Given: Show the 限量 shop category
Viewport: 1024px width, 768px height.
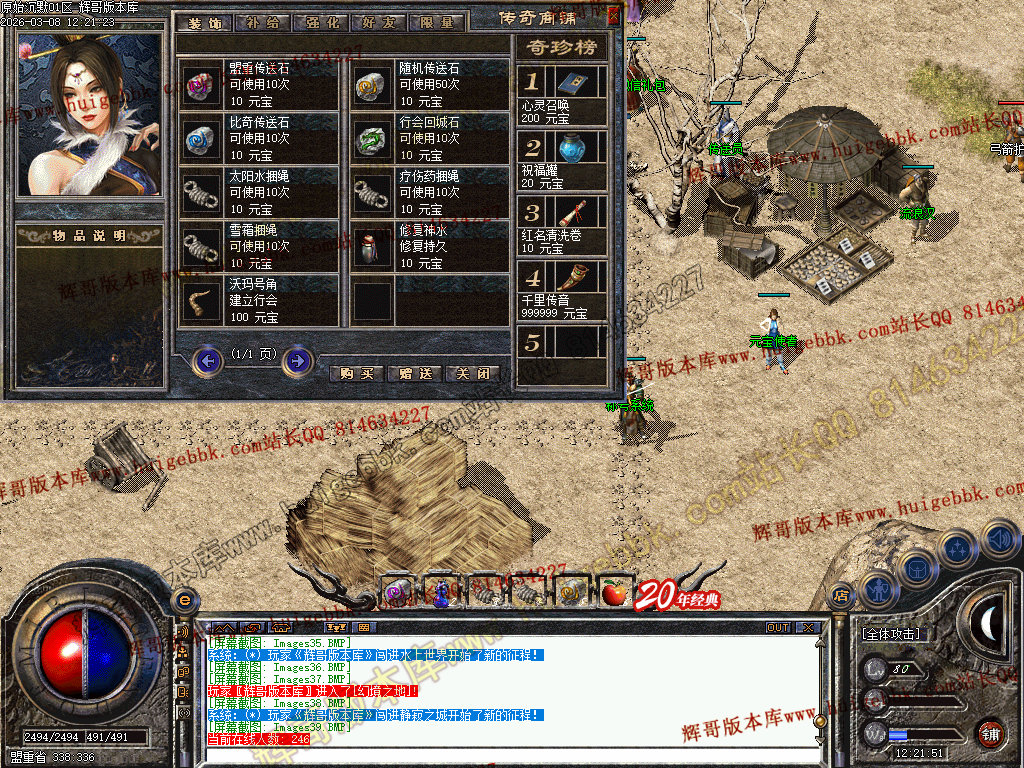Looking at the screenshot, I should point(437,22).
